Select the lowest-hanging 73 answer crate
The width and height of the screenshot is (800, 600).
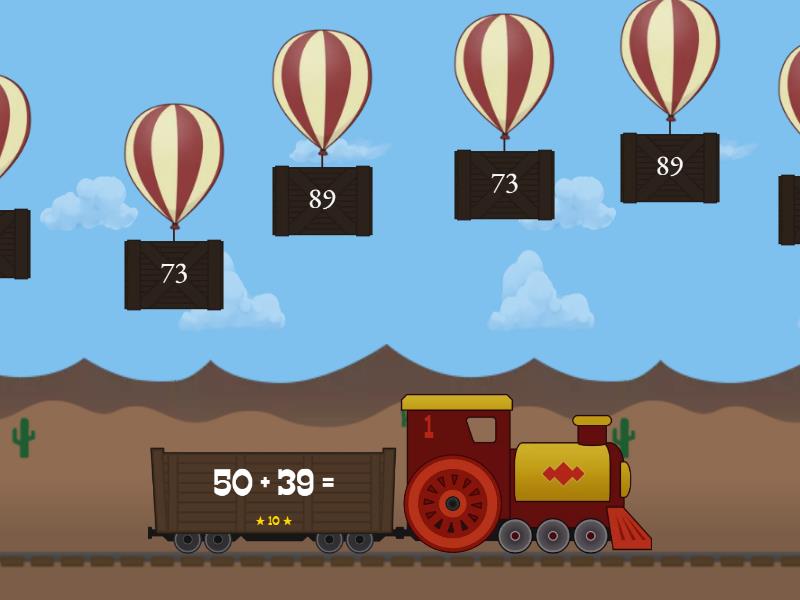174,274
